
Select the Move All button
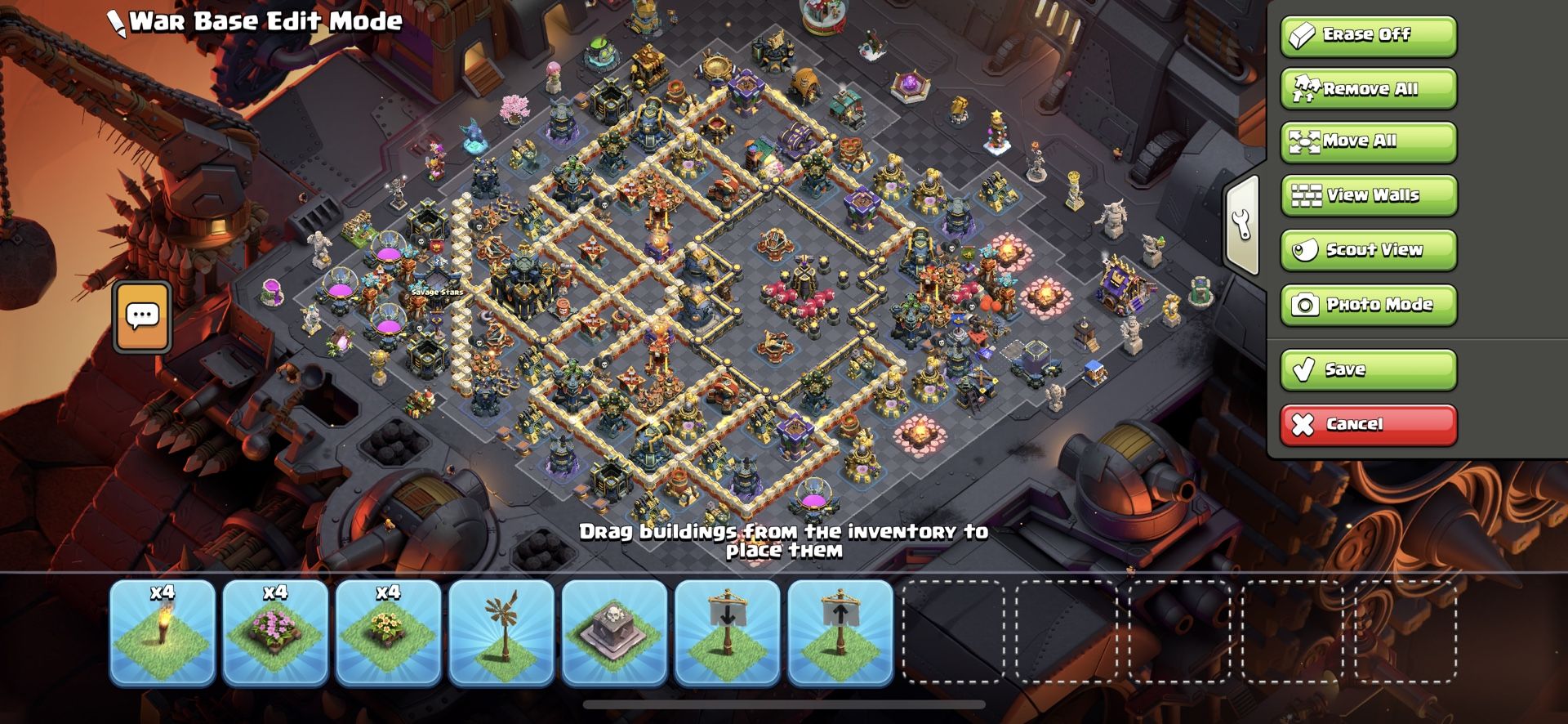click(1368, 141)
